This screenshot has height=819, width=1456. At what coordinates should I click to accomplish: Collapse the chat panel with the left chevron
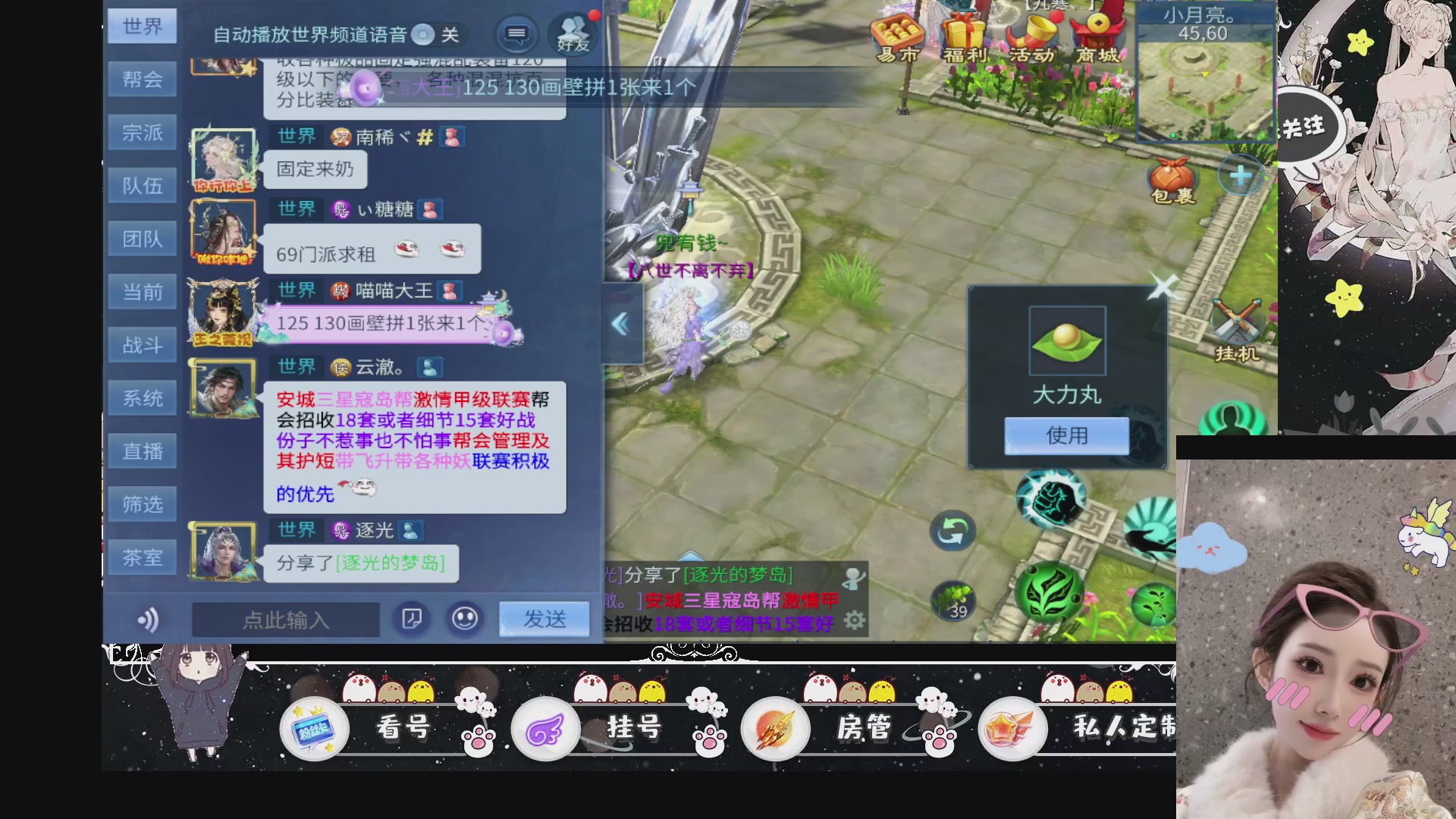coord(620,322)
